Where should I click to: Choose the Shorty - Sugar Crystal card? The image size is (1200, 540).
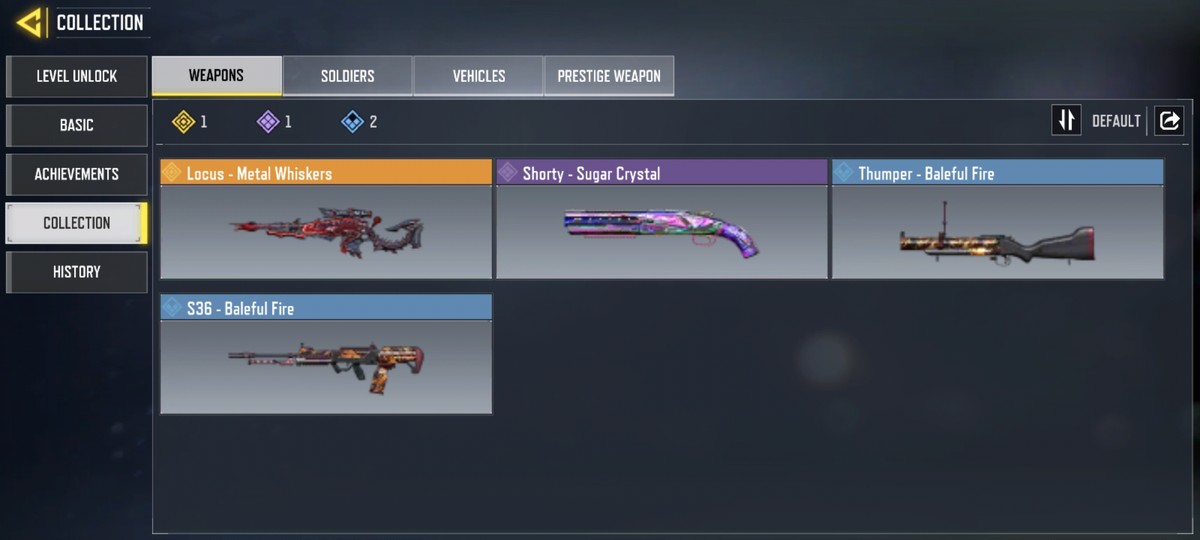click(662, 219)
